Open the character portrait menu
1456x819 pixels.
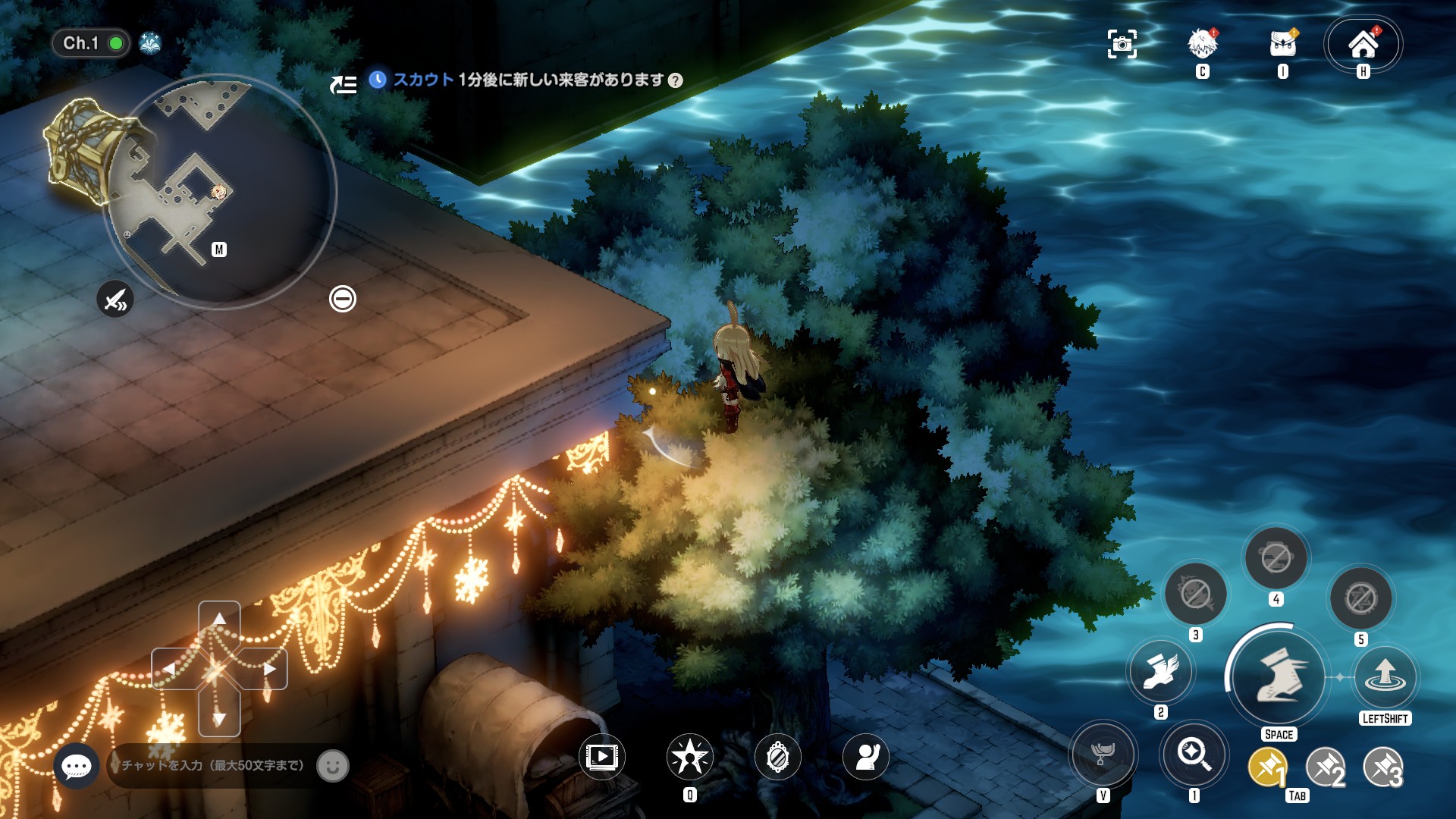click(x=1202, y=45)
